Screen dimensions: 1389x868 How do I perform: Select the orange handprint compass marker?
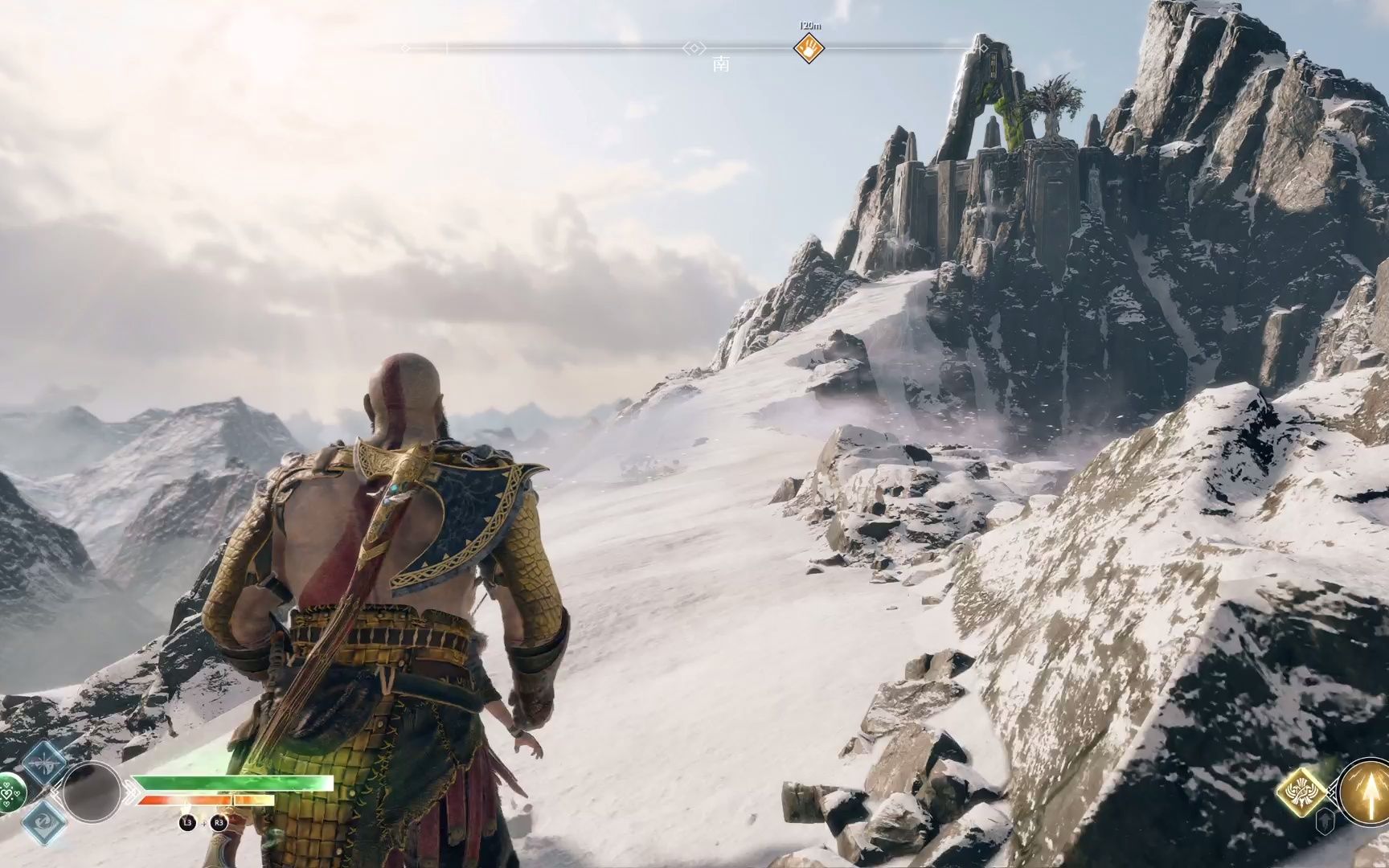click(x=808, y=49)
